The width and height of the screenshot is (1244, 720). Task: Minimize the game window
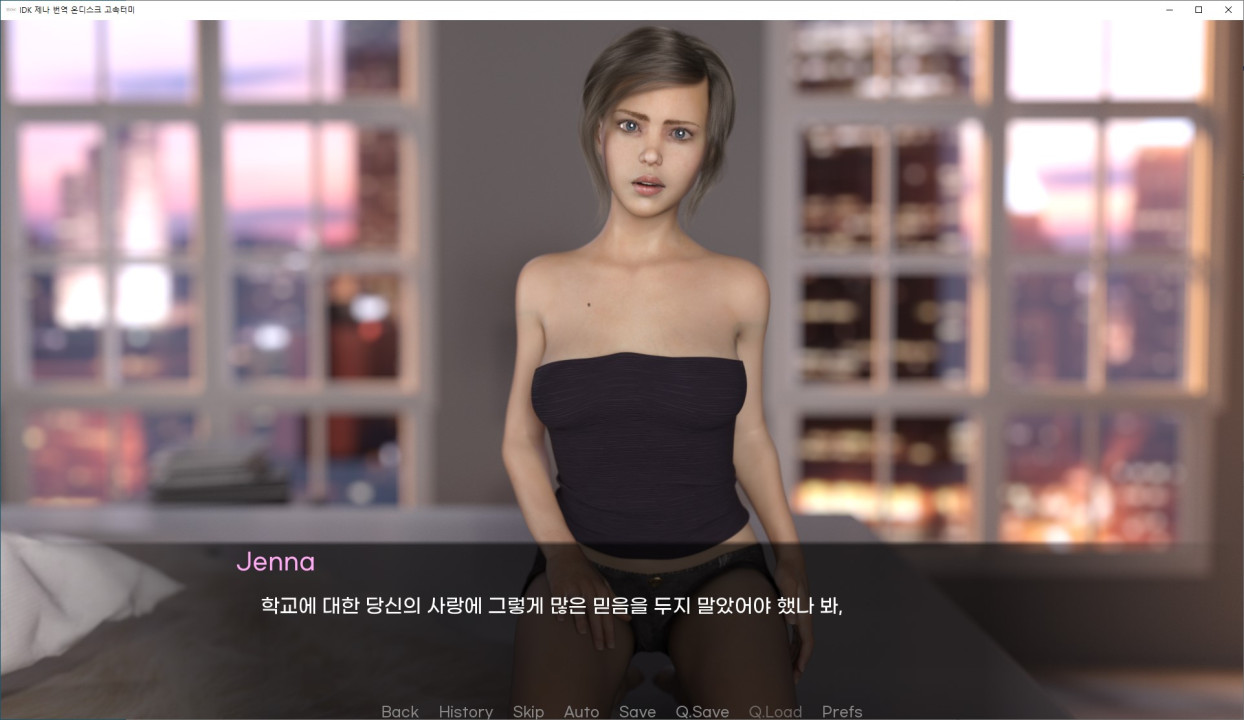pos(1168,9)
